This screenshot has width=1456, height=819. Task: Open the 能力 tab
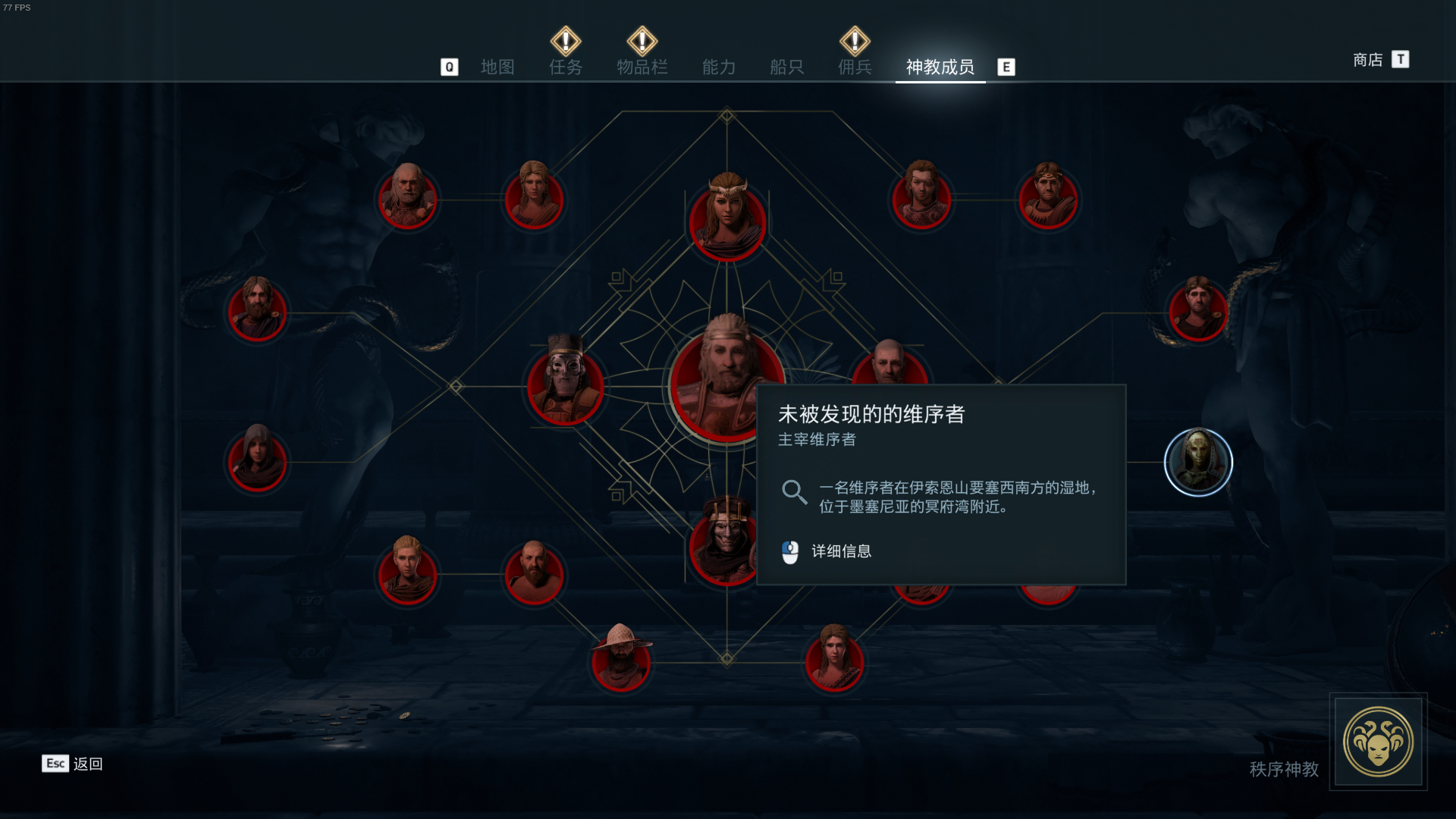(719, 67)
